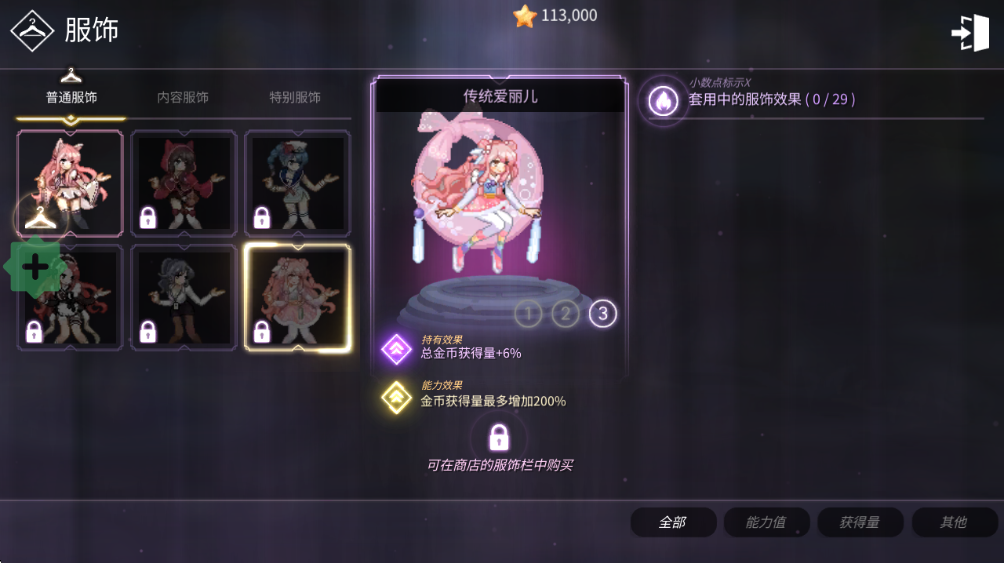Viewport: 1004px width, 563px height.
Task: Click the lock icon to purchase costume
Action: (x=499, y=436)
